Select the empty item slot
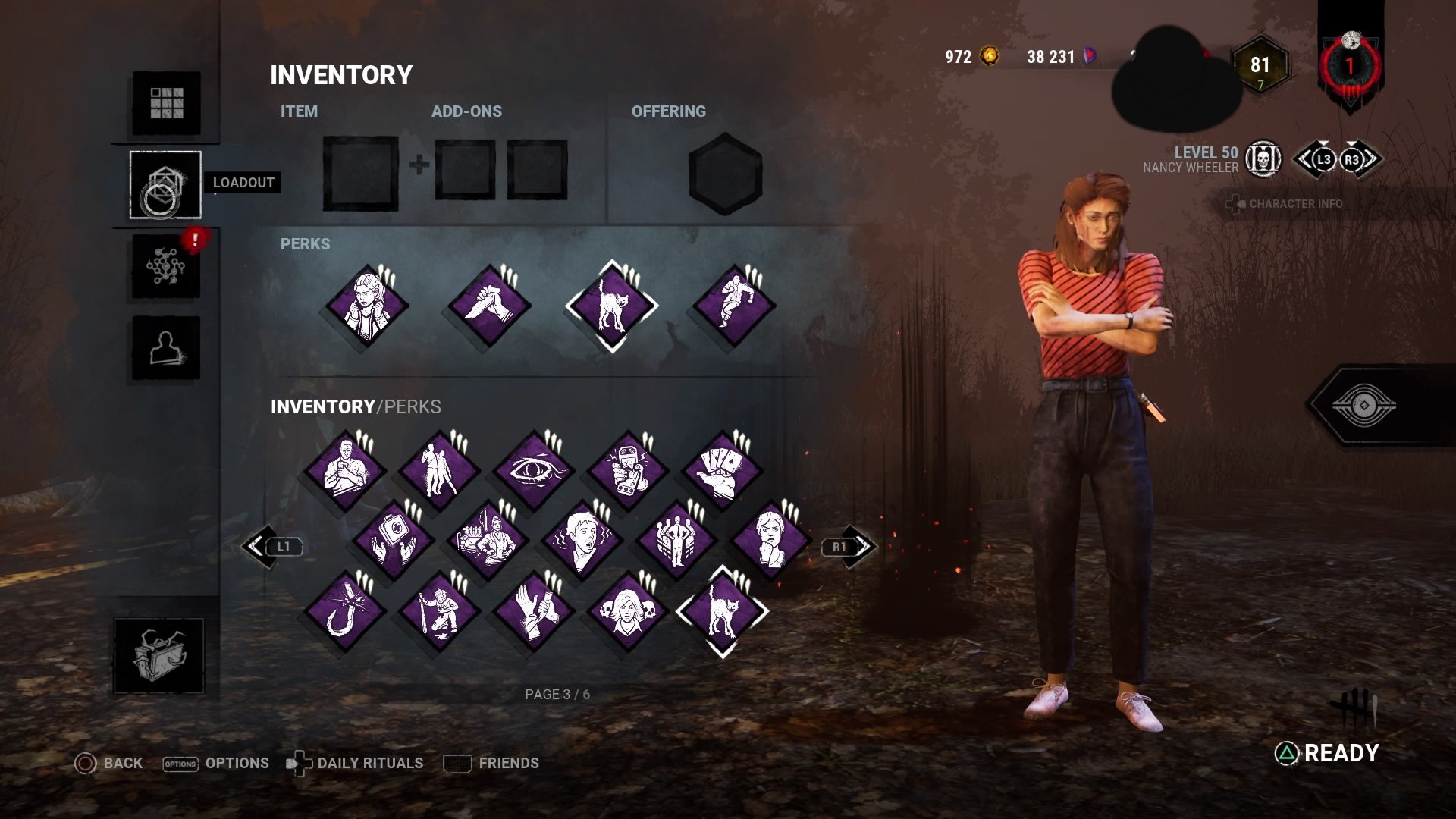 coord(360,174)
